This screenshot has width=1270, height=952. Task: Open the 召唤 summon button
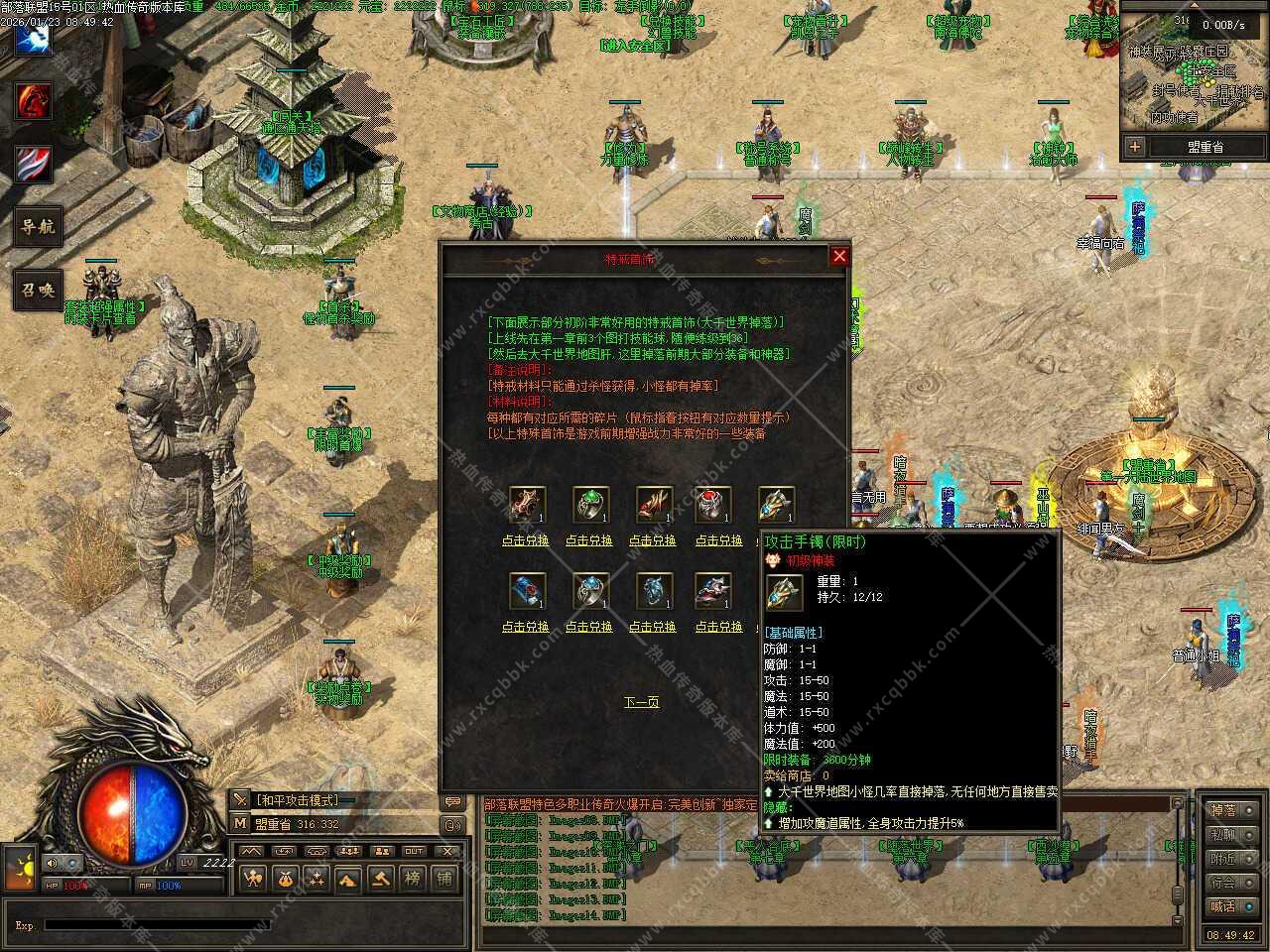(37, 290)
